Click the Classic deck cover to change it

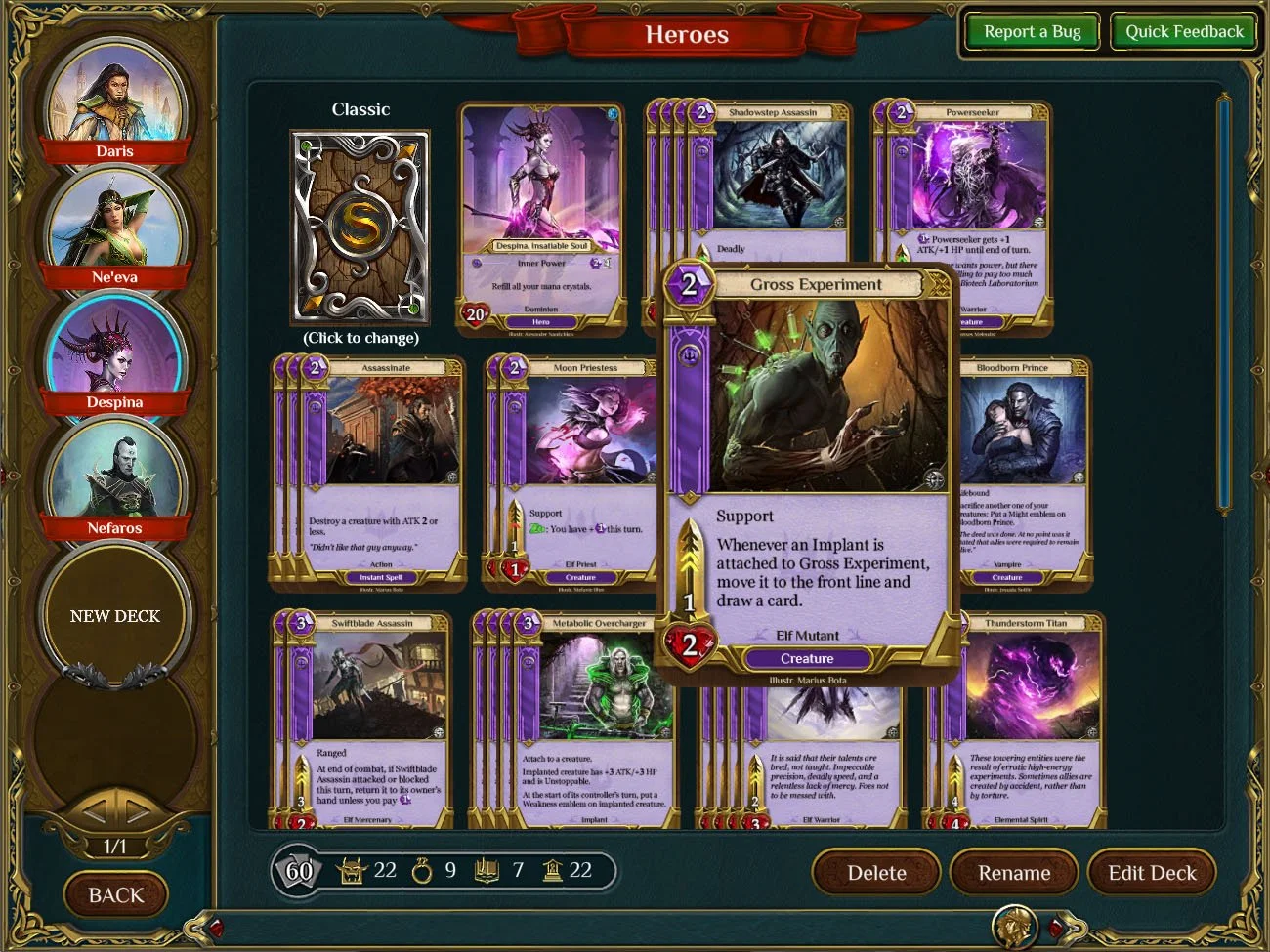click(x=360, y=227)
